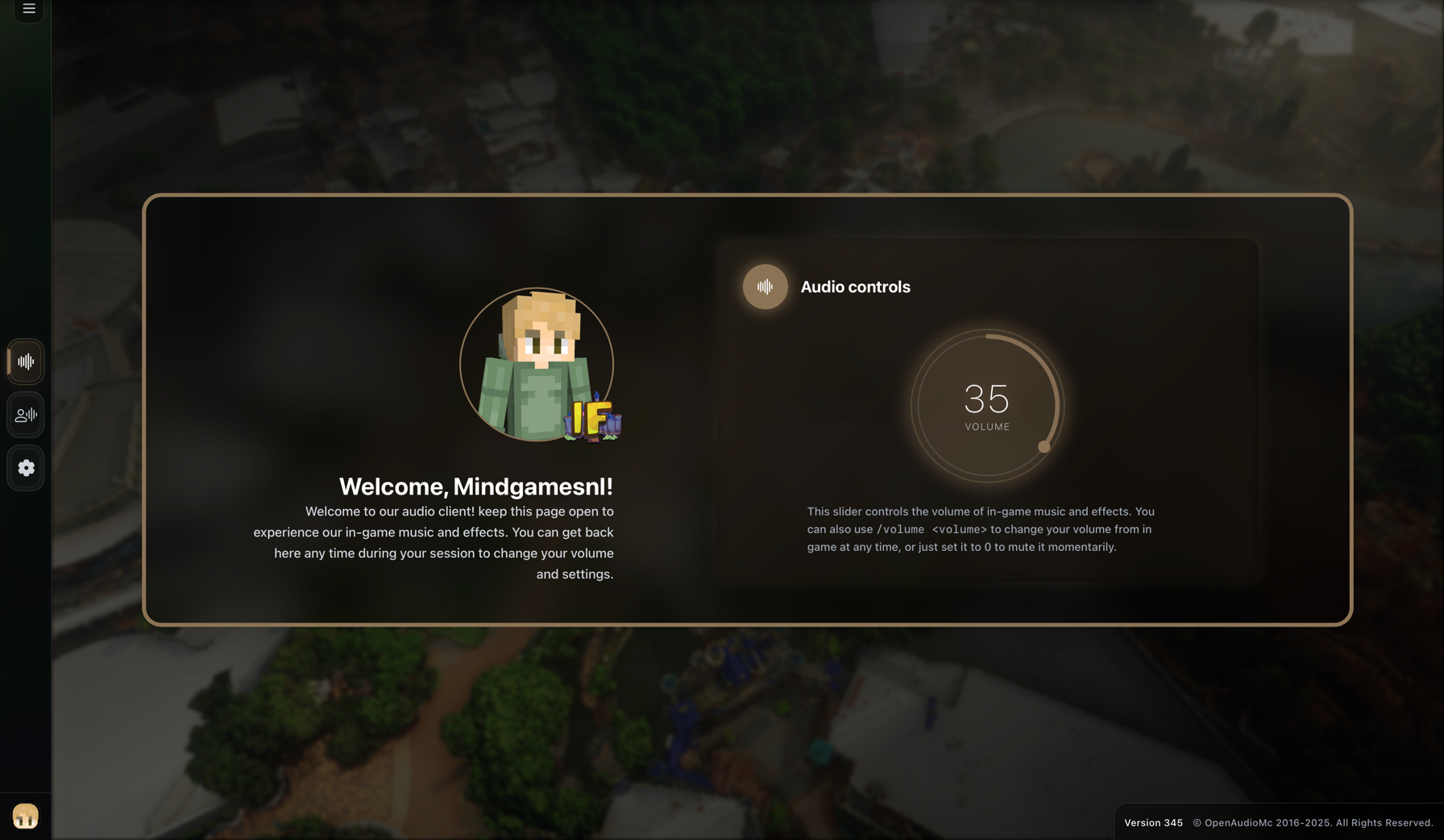This screenshot has width=1444, height=840.
Task: Click the VOLUME label inside the dial
Action: click(x=987, y=427)
